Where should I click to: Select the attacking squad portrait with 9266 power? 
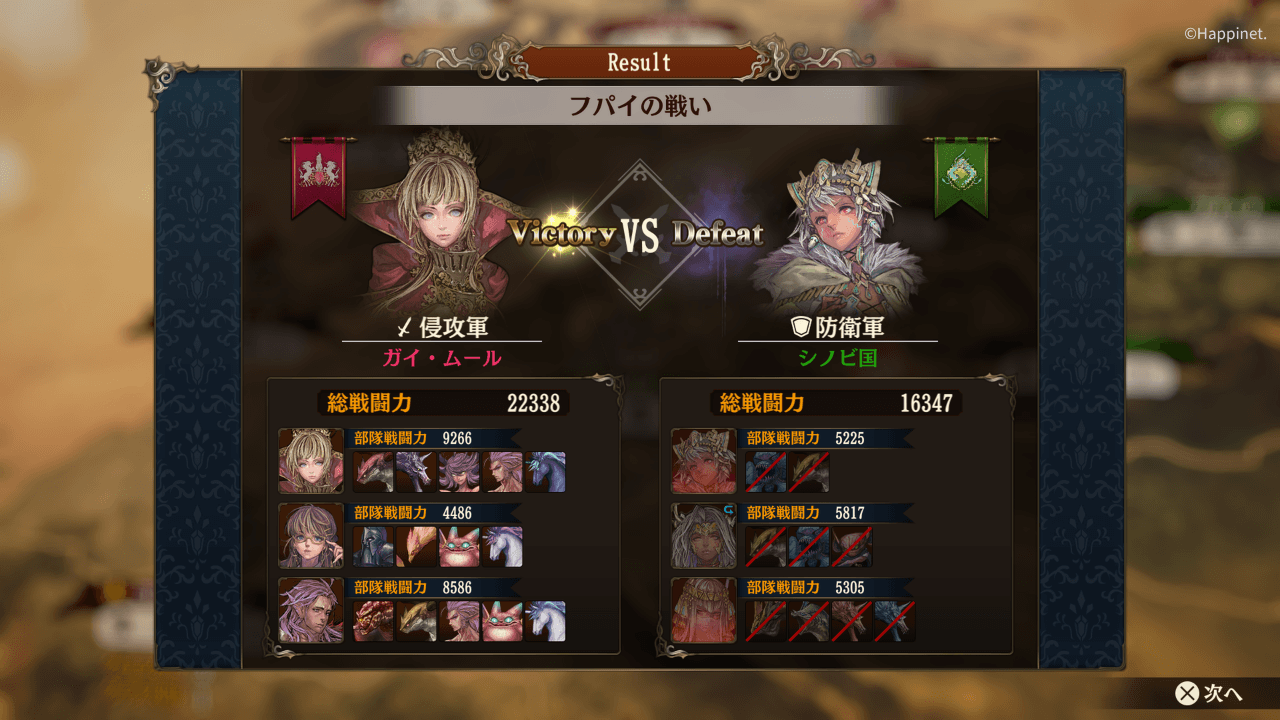click(311, 461)
